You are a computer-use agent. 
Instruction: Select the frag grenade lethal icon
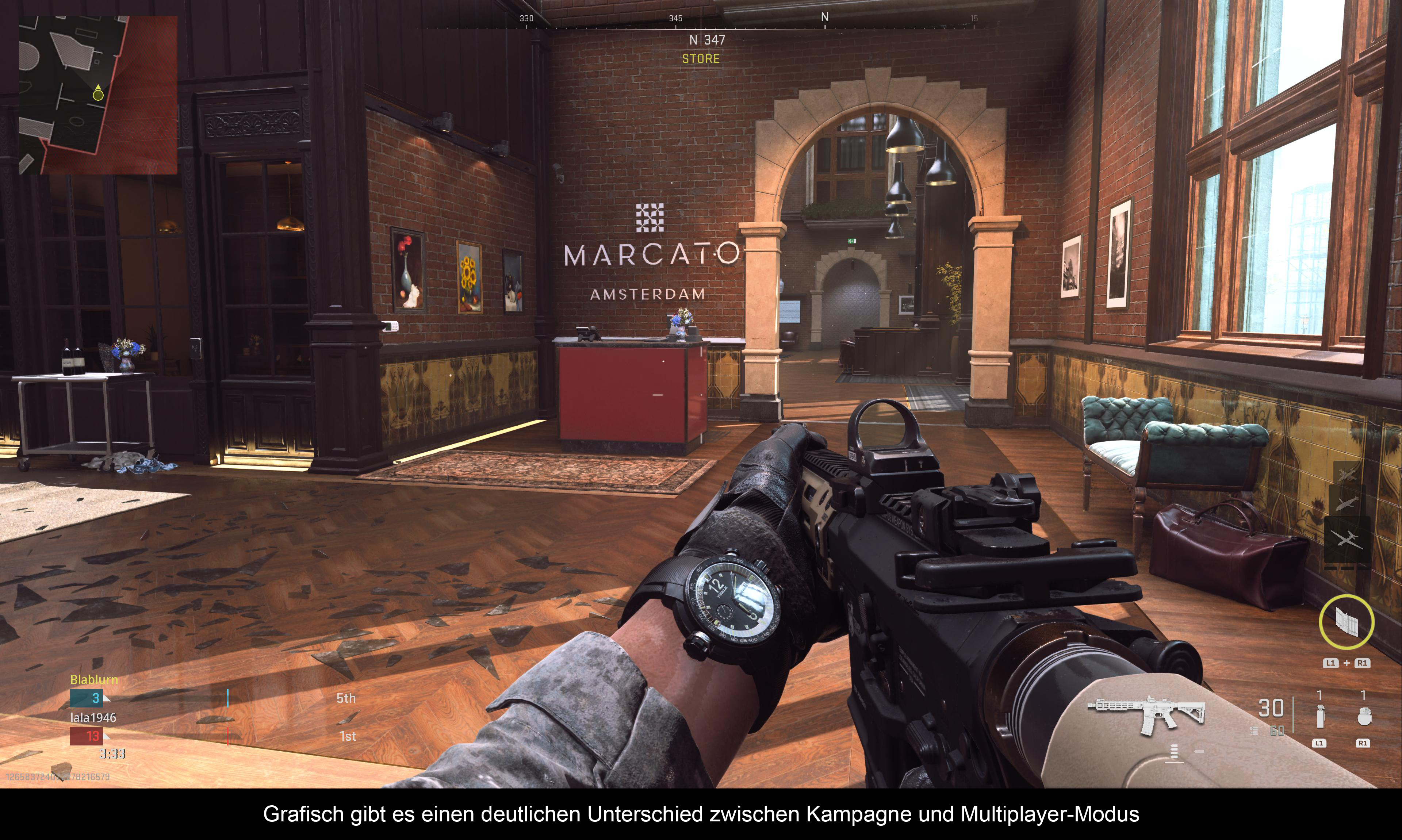click(1364, 717)
